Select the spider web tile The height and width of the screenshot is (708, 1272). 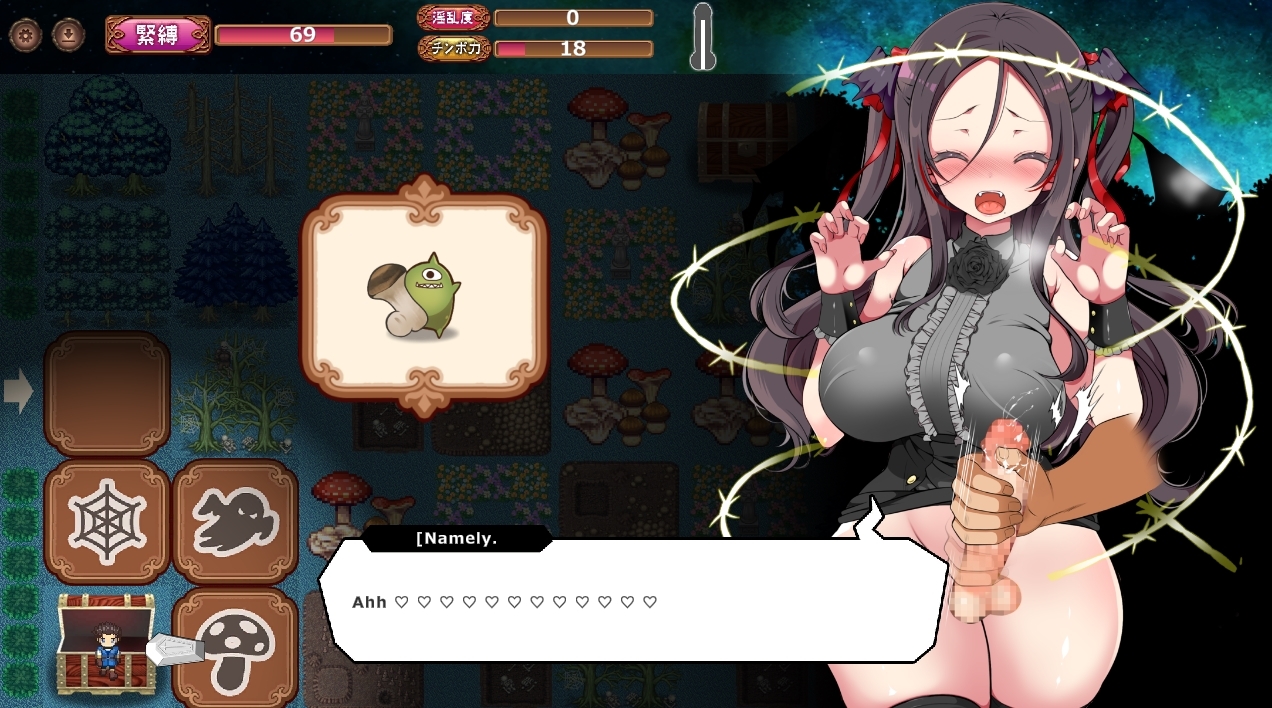point(106,521)
